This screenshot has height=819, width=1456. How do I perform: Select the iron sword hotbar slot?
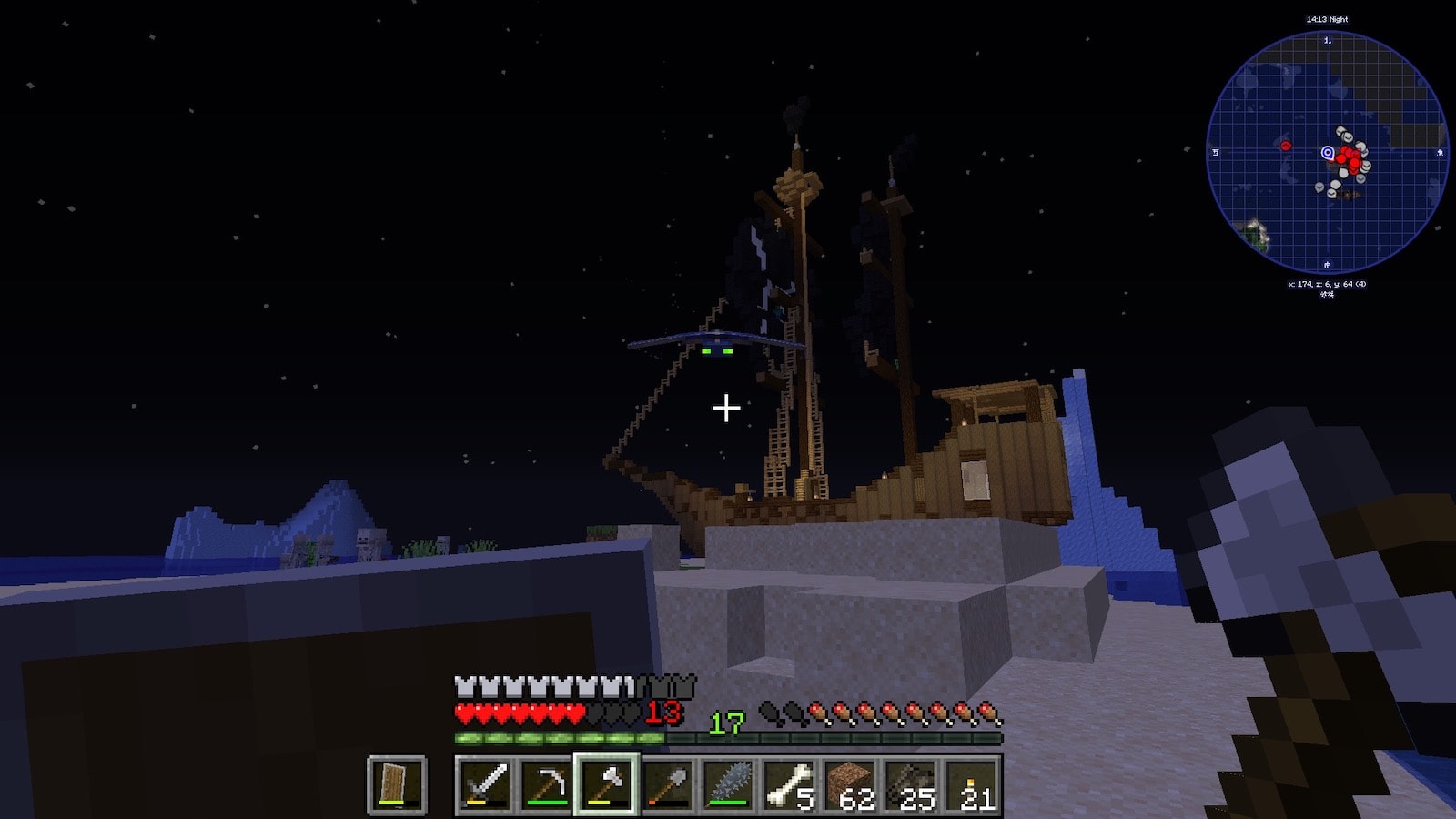coord(485,784)
